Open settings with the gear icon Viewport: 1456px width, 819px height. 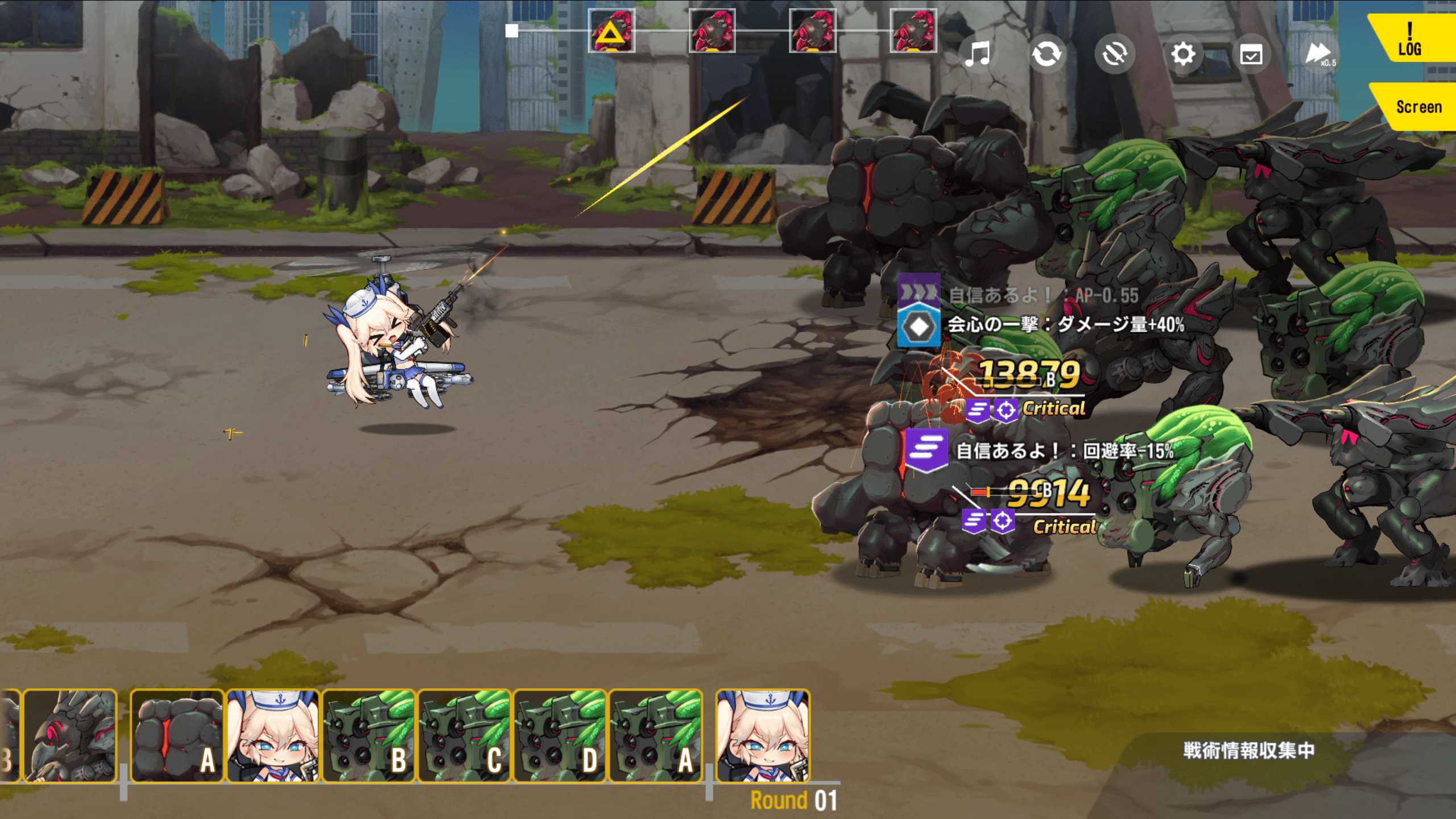click(1183, 55)
